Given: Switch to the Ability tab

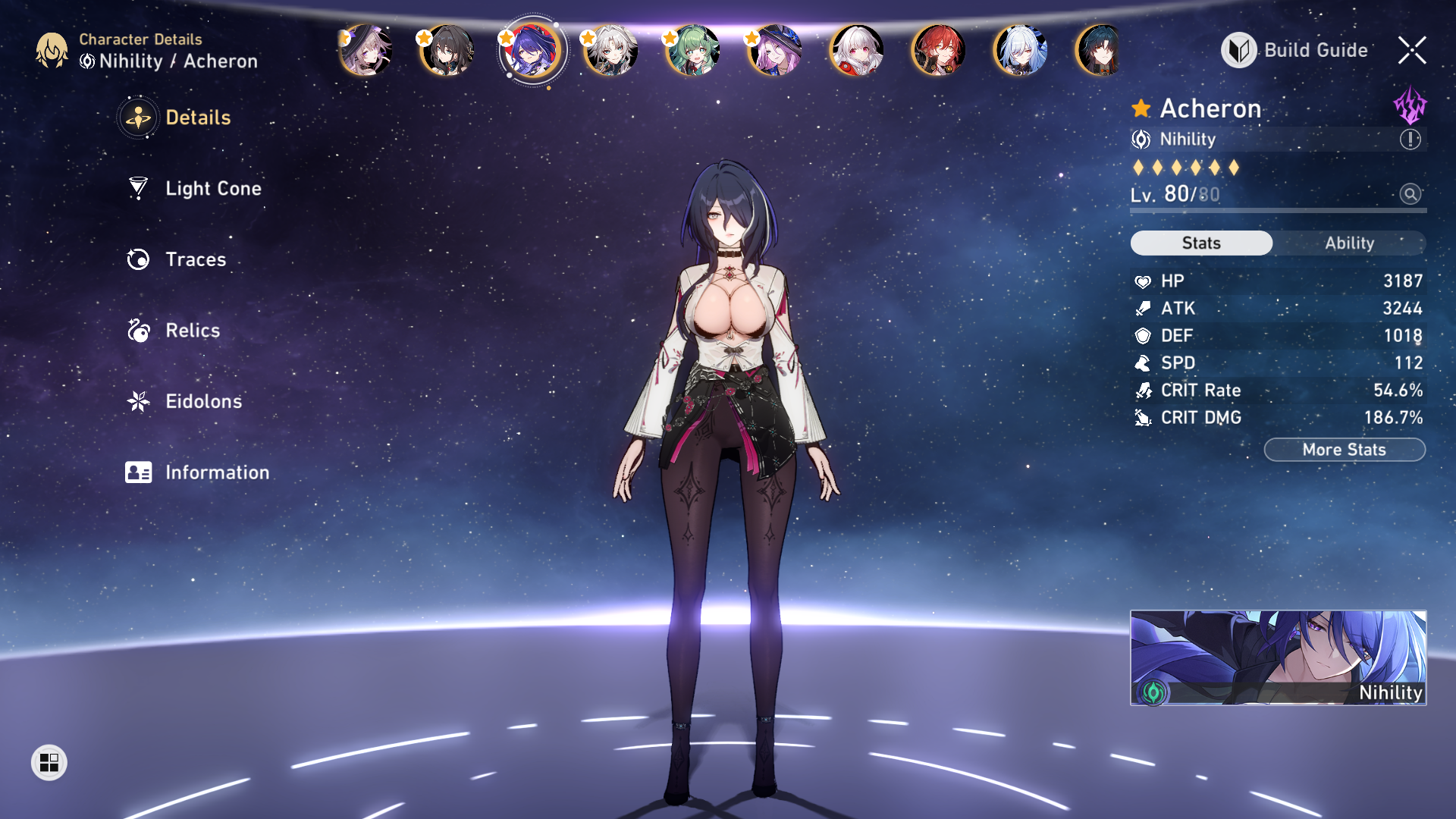Looking at the screenshot, I should coord(1349,243).
